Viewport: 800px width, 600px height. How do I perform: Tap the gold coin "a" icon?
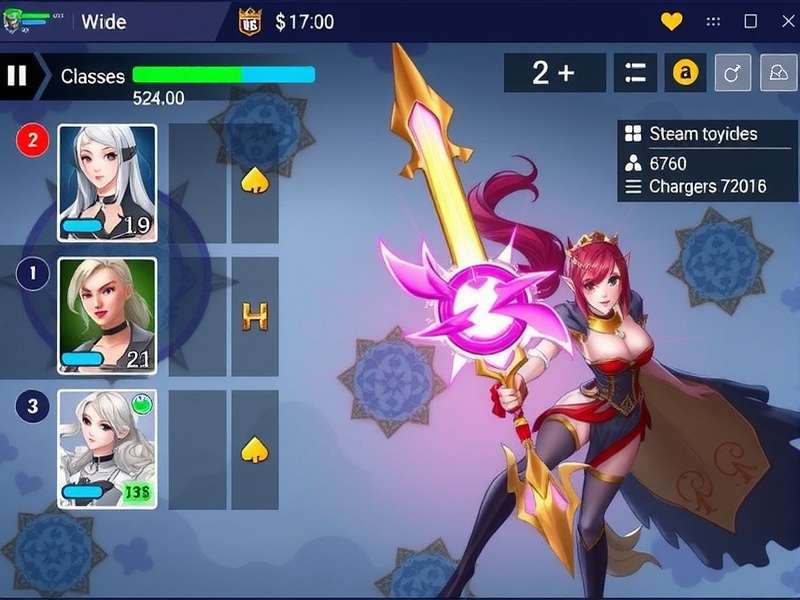[685, 73]
